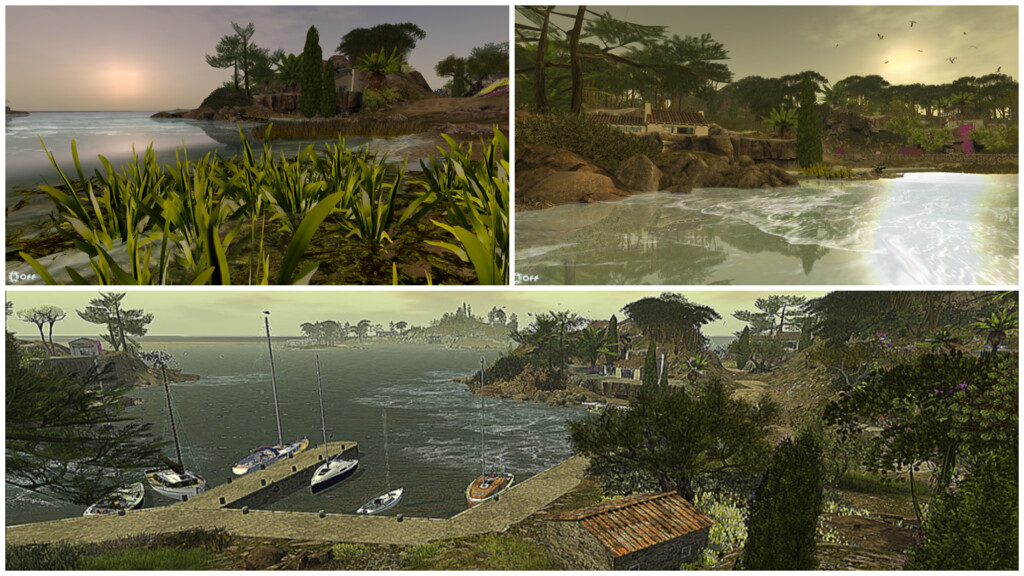1024x576 pixels.
Task: Toggle the Off gear indicator in the rocky cove screenshot
Action: click(527, 277)
